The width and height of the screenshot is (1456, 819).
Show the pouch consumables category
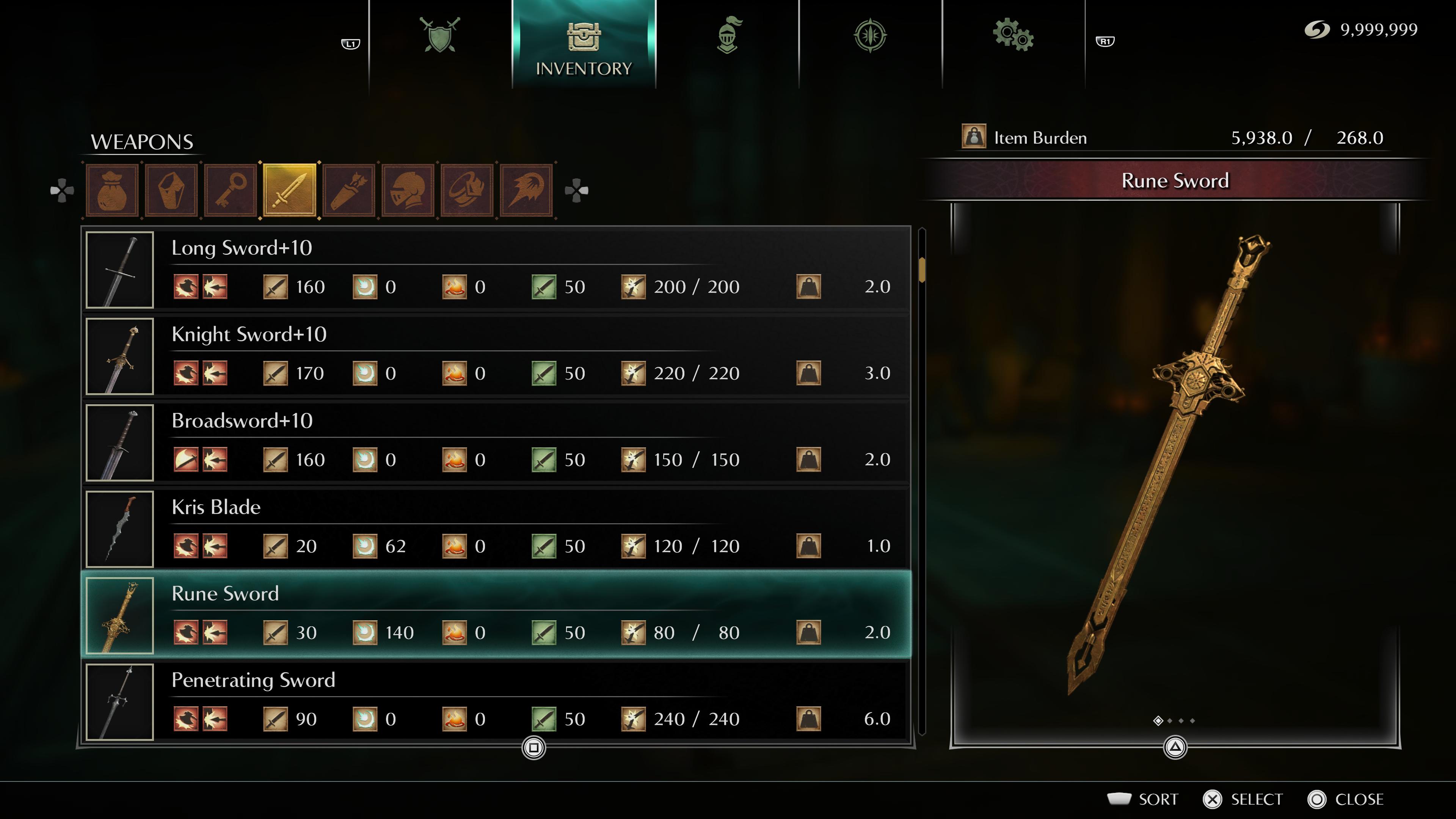click(112, 190)
